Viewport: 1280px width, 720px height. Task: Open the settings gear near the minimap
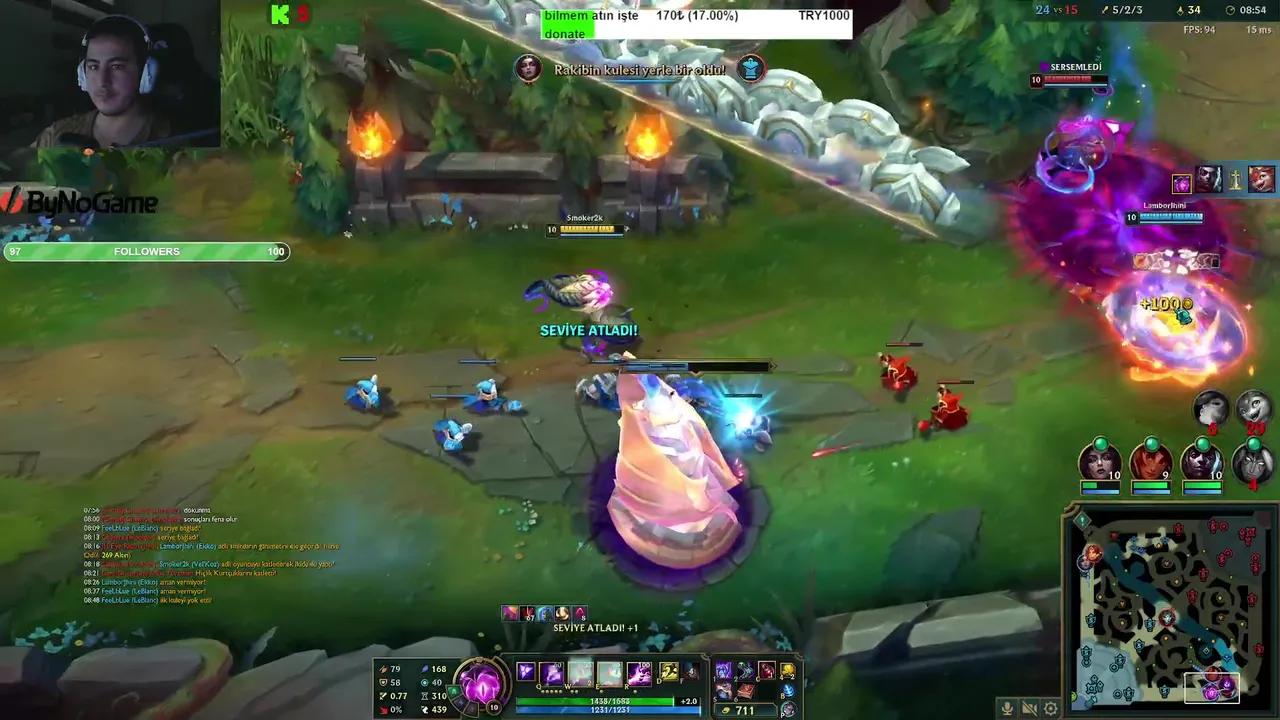[1051, 708]
